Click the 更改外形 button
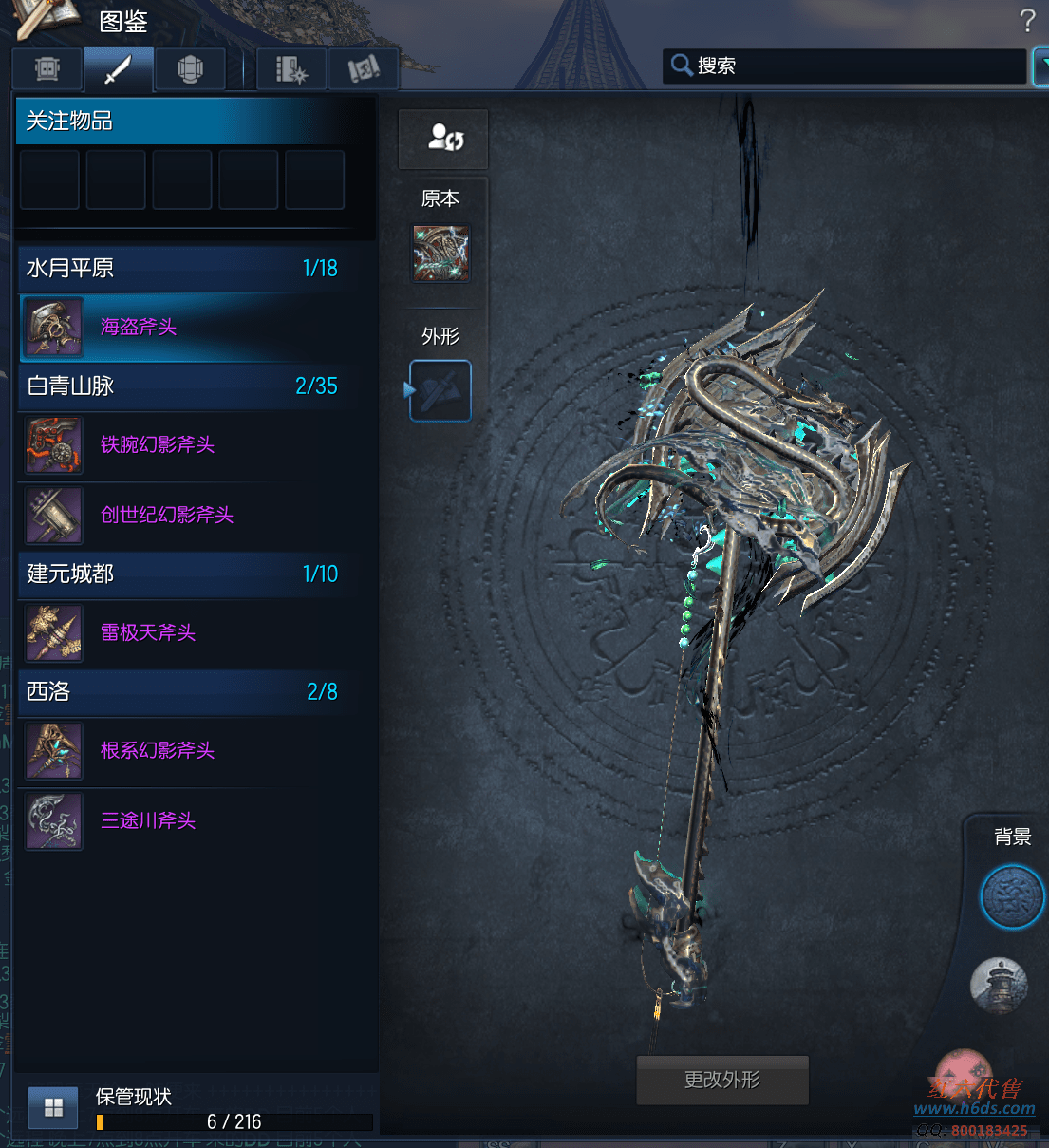Viewport: 1049px width, 1148px height. point(722,1081)
